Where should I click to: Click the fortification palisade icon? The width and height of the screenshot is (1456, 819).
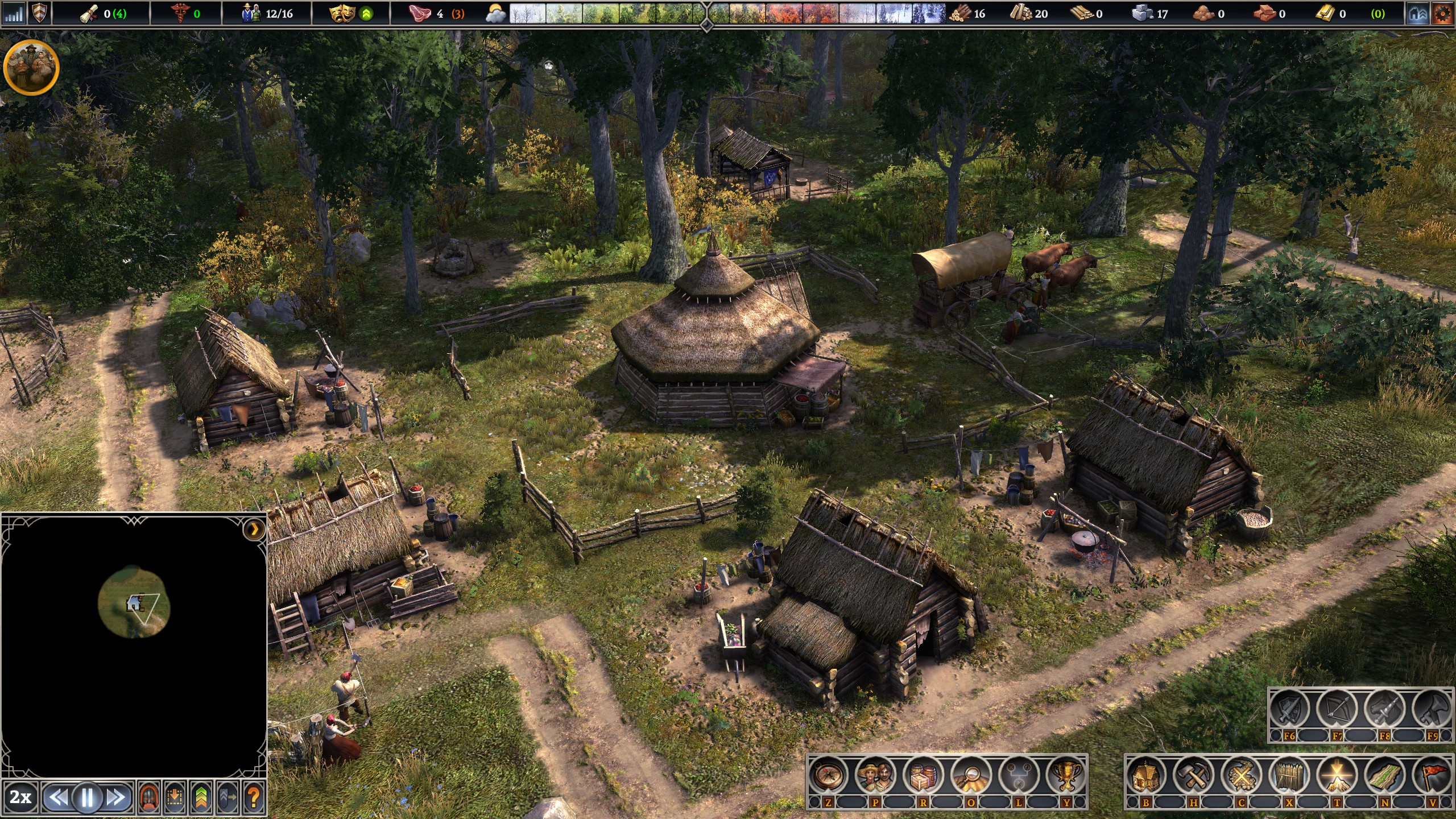click(1289, 776)
